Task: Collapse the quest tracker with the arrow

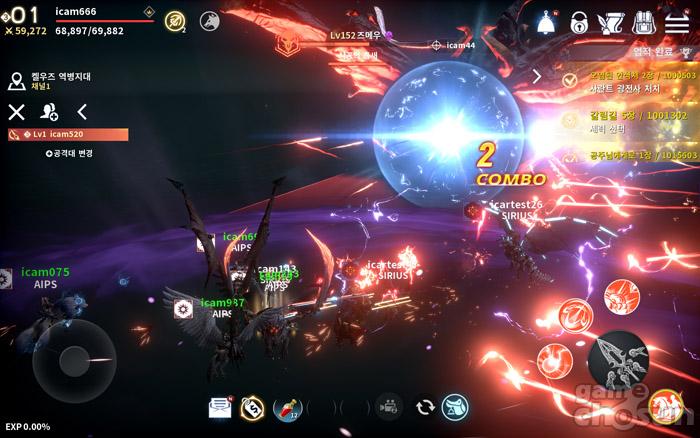Action: click(537, 76)
